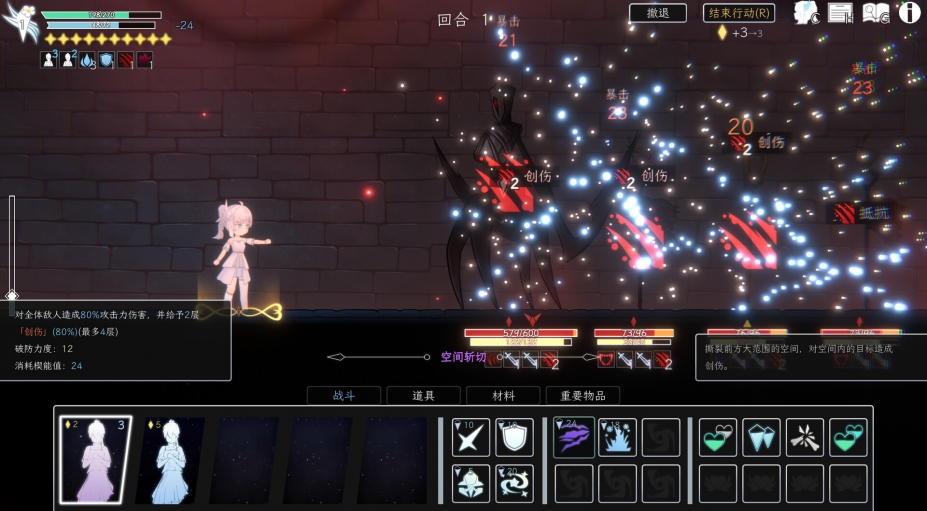
Task: Switch to the 重要物品 (Key Items) tab
Action: tap(582, 396)
